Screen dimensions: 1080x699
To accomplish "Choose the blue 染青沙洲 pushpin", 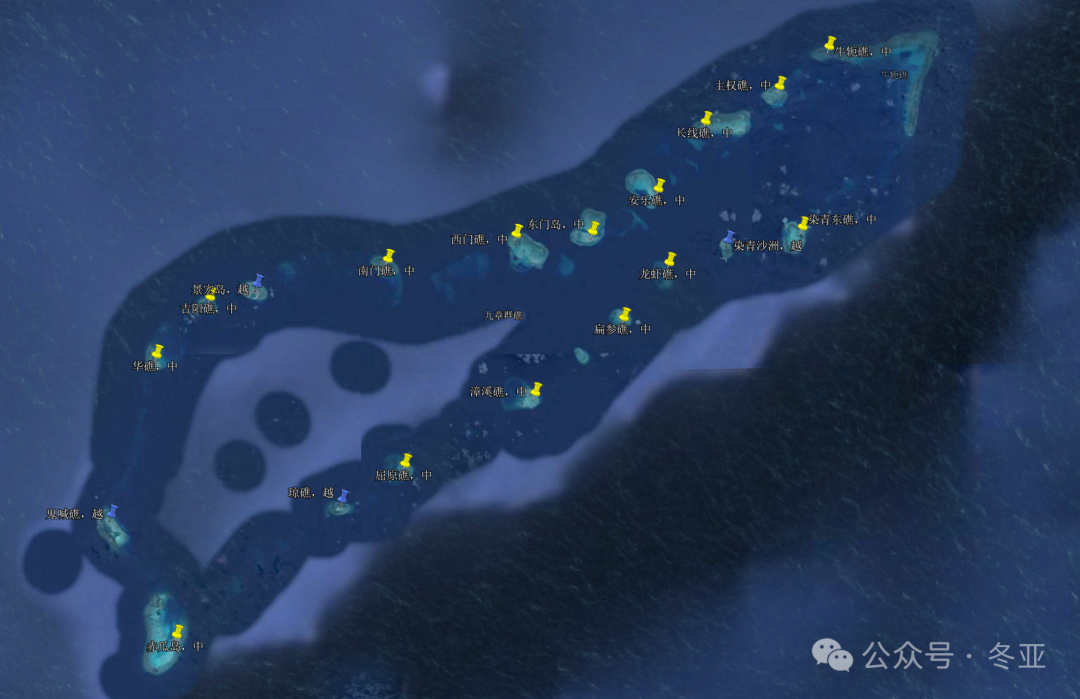I will (x=729, y=237).
